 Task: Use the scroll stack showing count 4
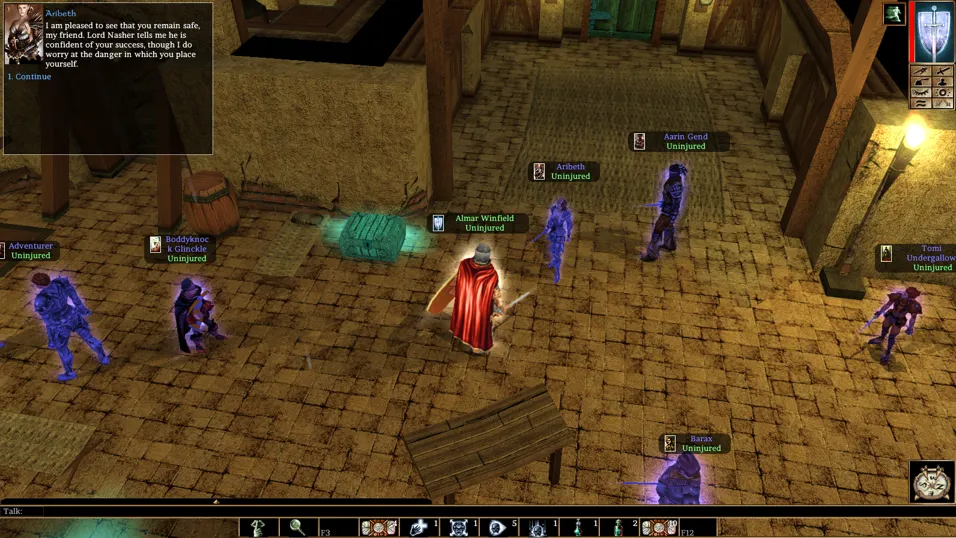click(x=379, y=527)
